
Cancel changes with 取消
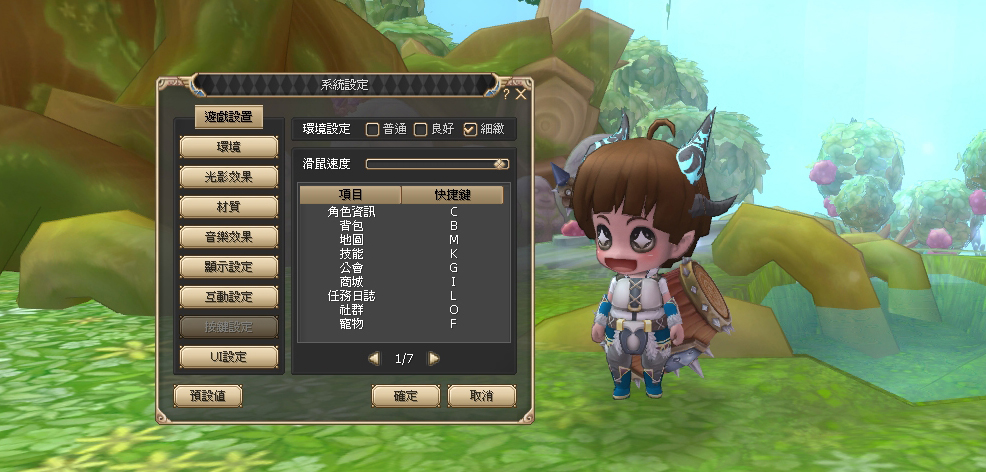point(482,396)
